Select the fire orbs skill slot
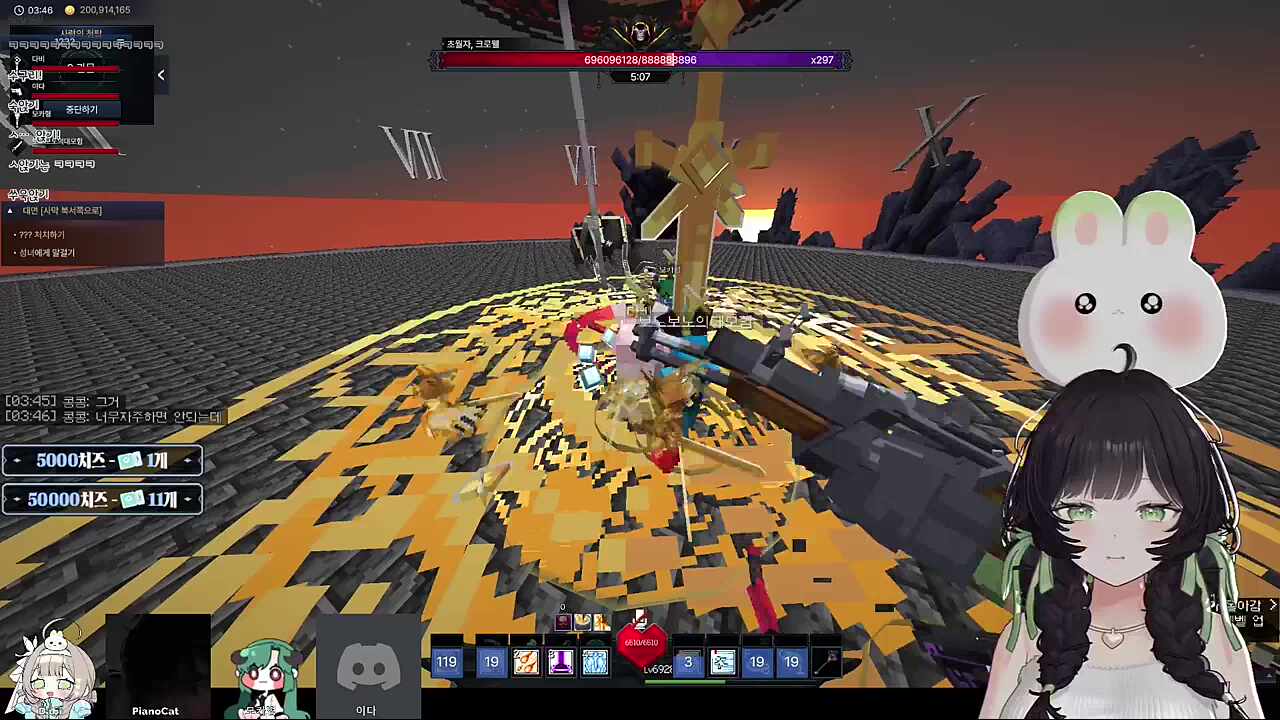1280x720 pixels. click(526, 662)
